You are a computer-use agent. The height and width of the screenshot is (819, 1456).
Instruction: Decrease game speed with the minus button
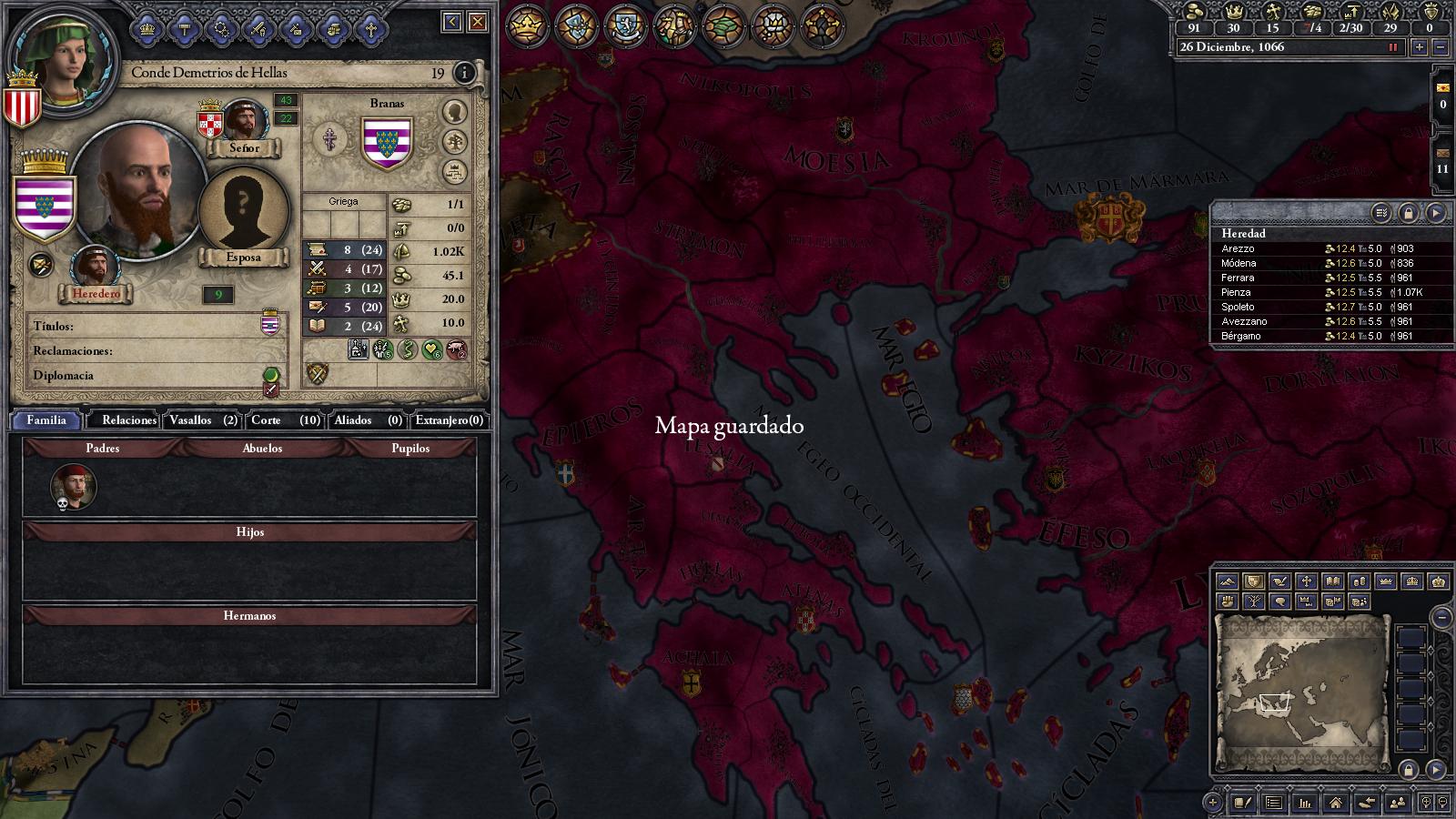(x=1440, y=47)
